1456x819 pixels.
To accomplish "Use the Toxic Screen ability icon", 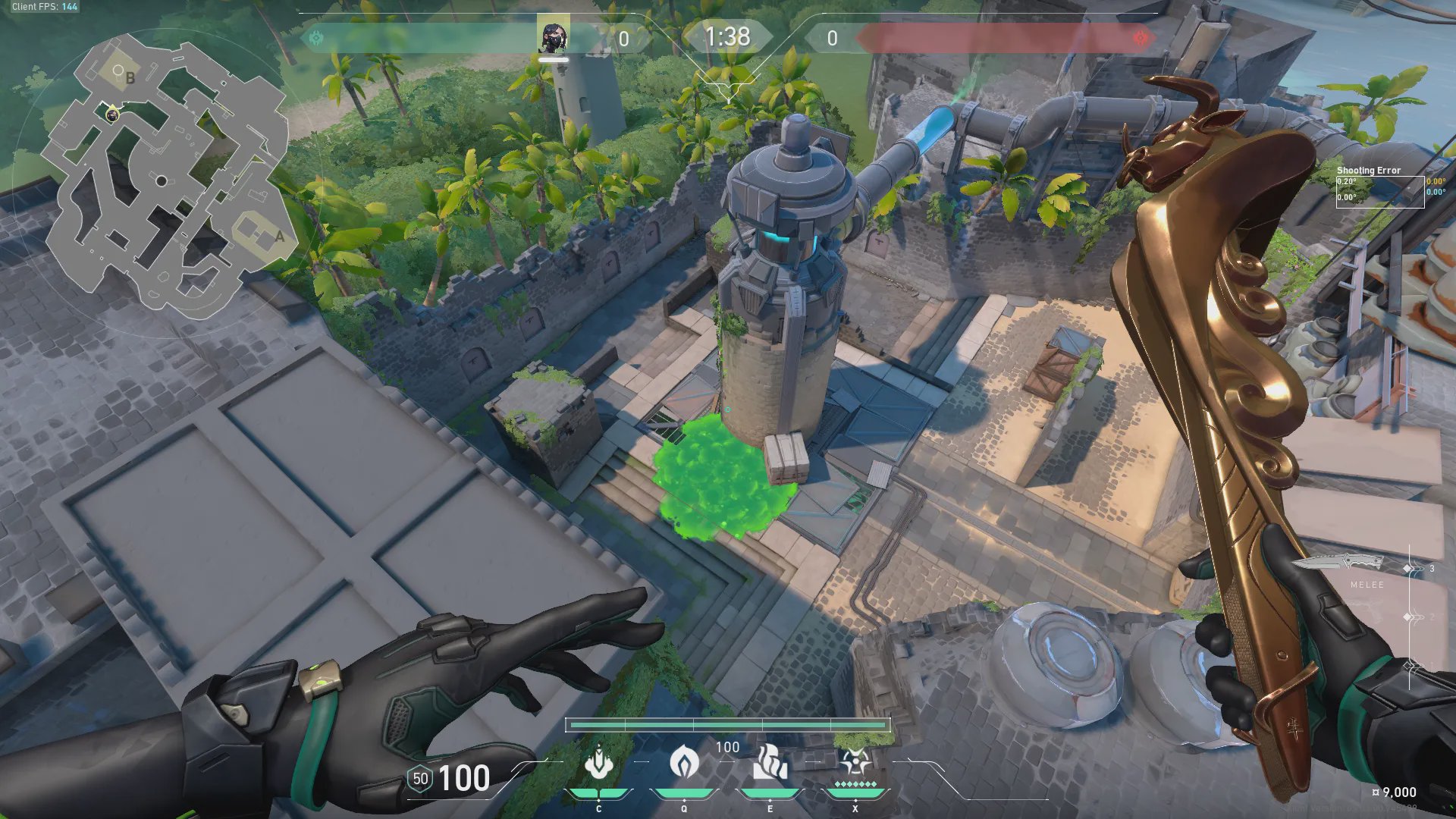I will coord(770,762).
